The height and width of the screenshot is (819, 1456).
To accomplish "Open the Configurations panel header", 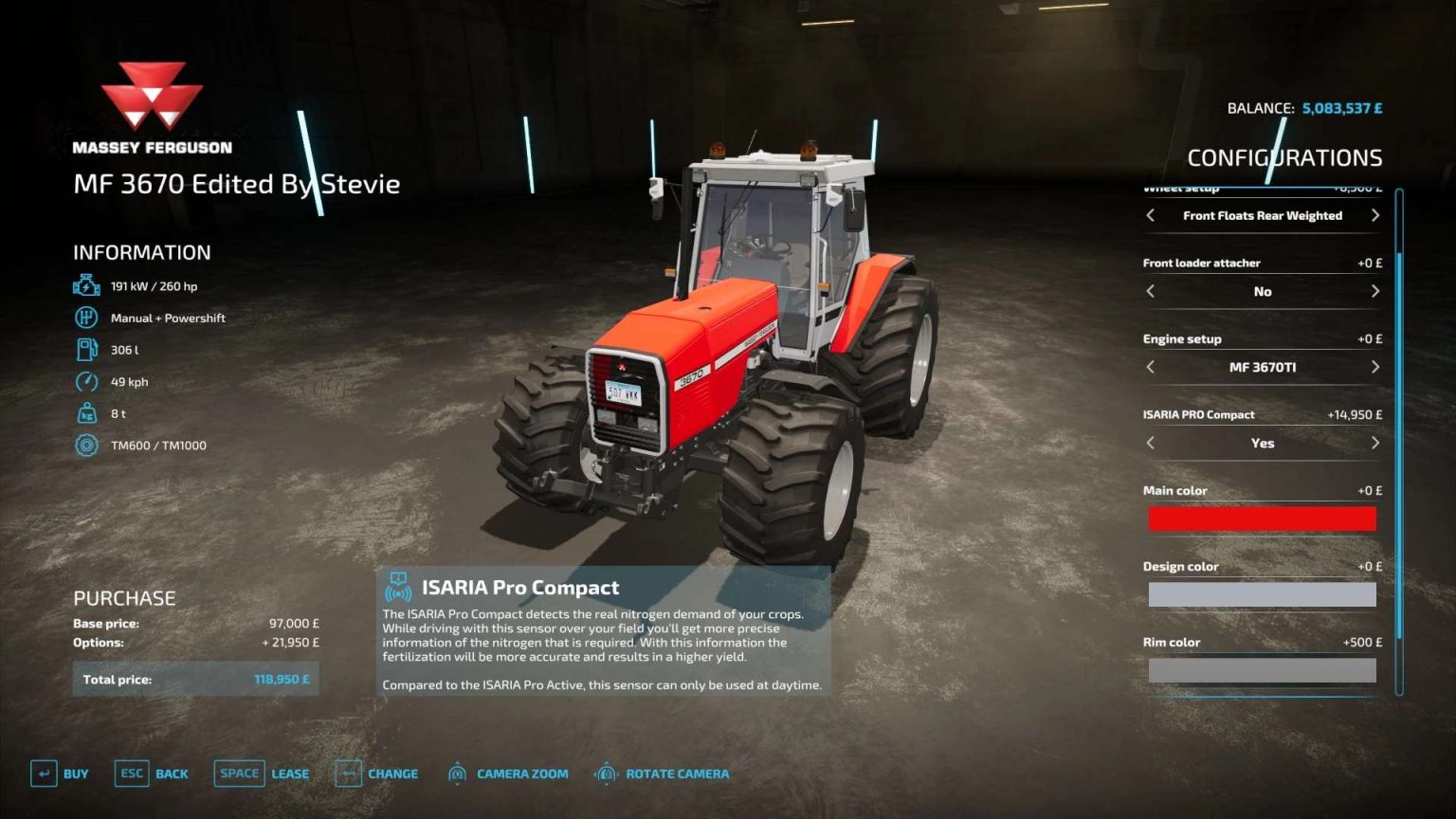I will [1285, 156].
